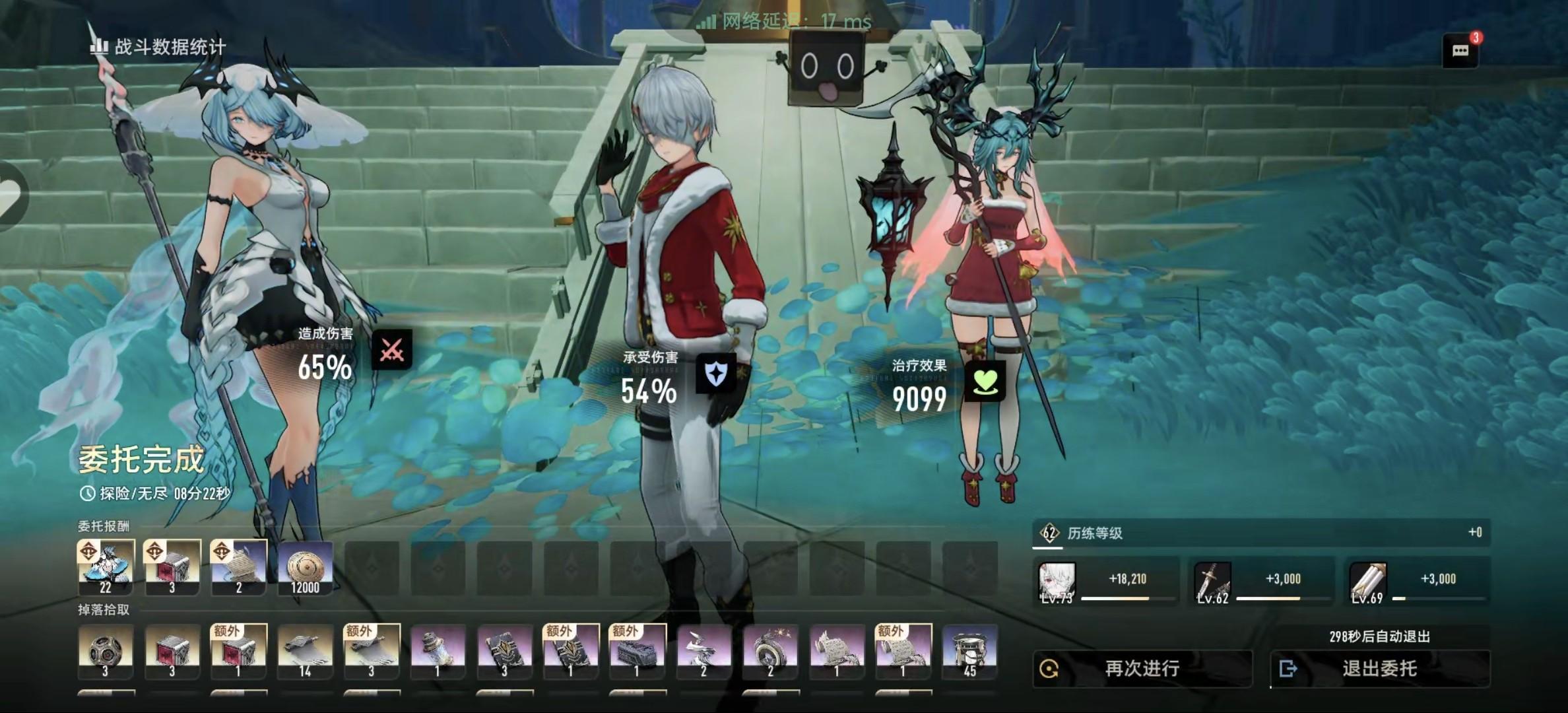Click the green heart healing icon
This screenshot has width=1568, height=713.
(x=985, y=381)
